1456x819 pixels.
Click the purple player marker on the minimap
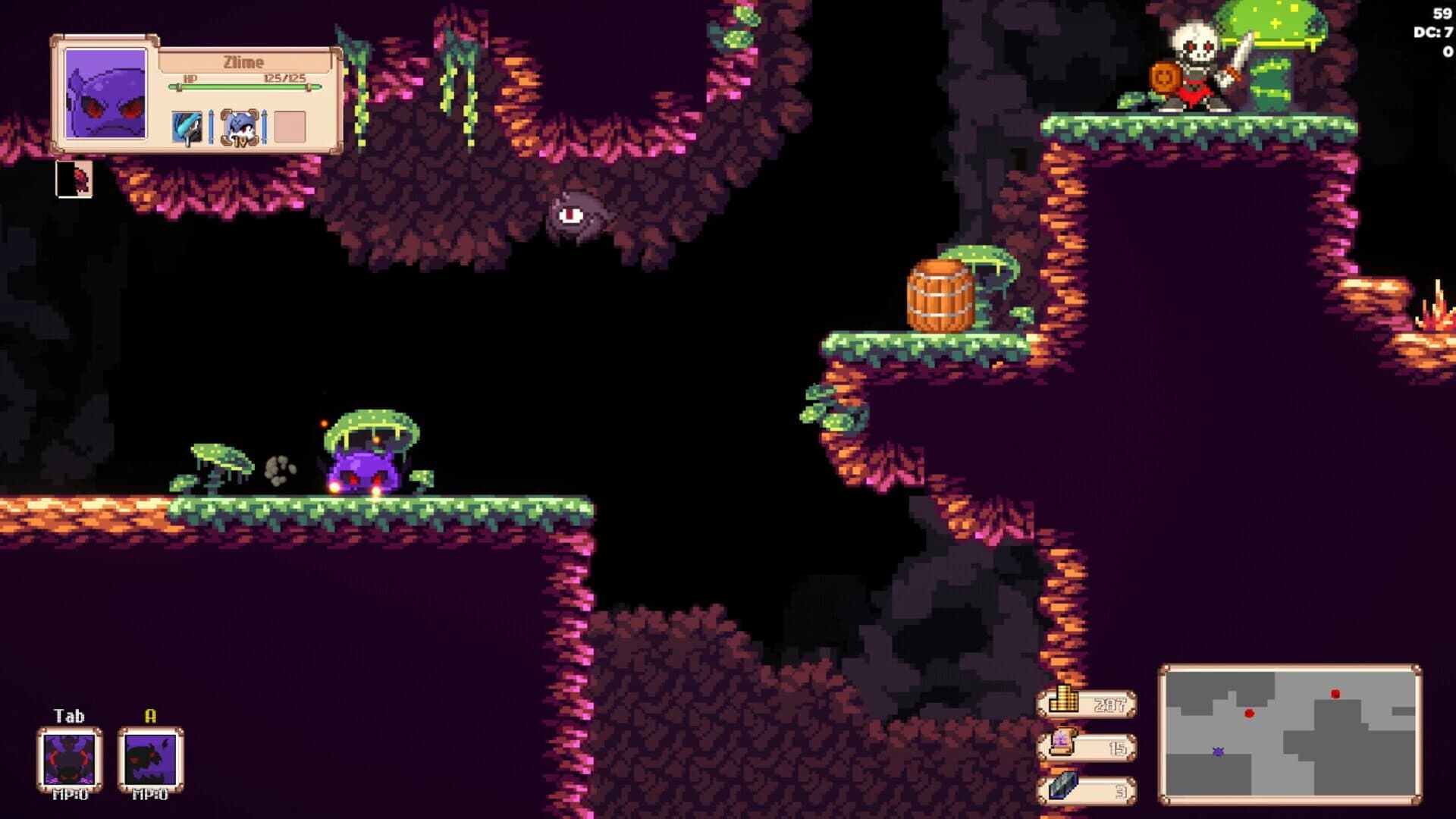(1219, 752)
